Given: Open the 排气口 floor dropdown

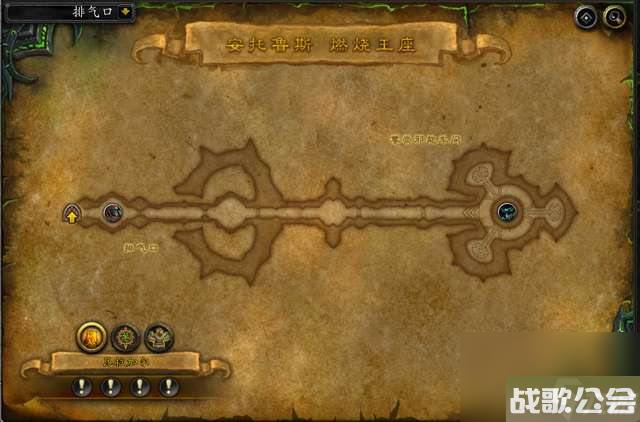Looking at the screenshot, I should [x=125, y=12].
